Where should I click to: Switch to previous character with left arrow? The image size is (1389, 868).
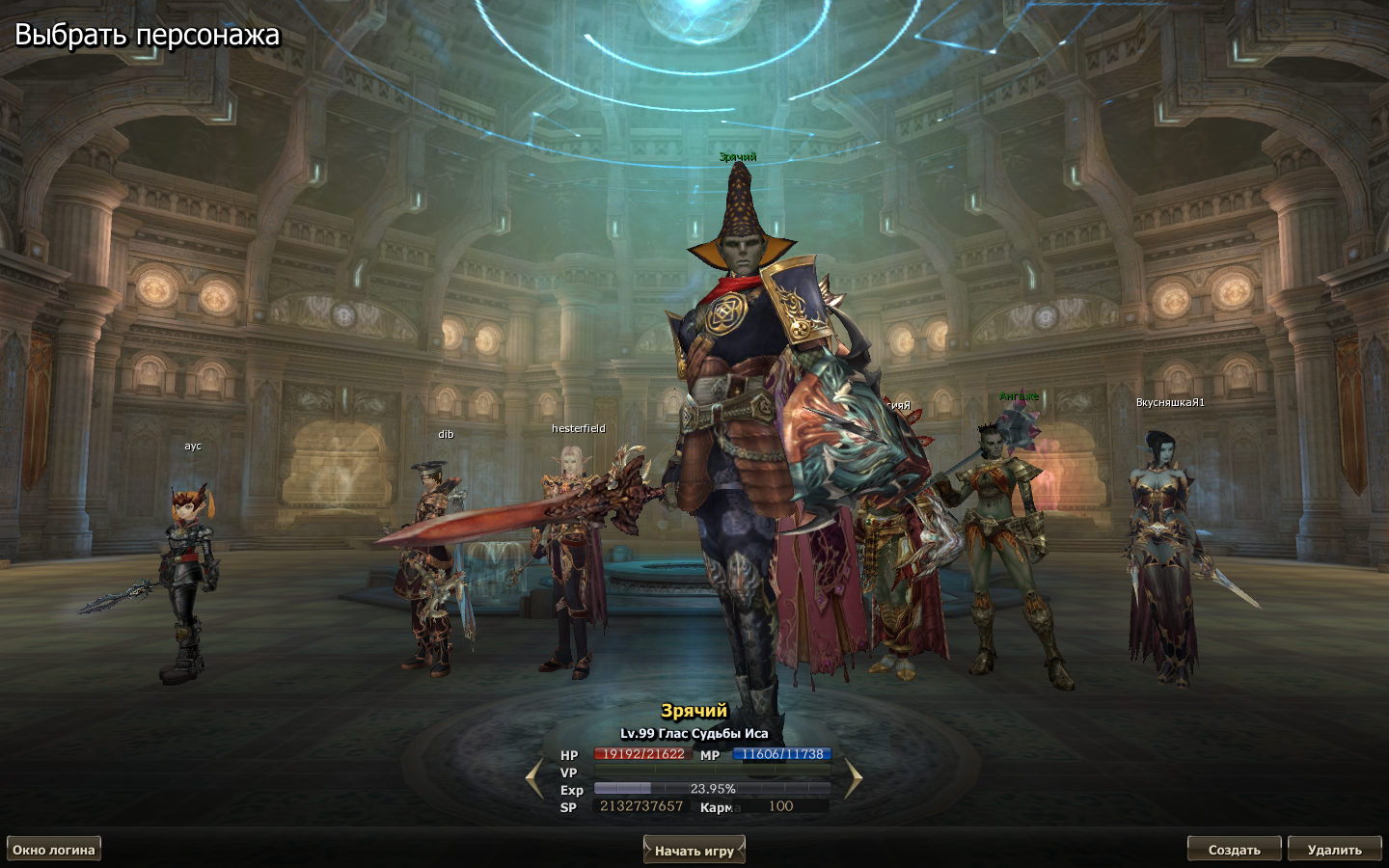coord(534,779)
